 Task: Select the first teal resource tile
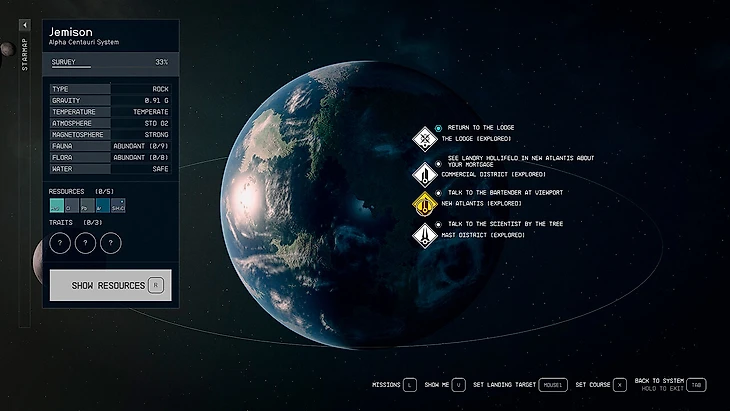(x=57, y=206)
